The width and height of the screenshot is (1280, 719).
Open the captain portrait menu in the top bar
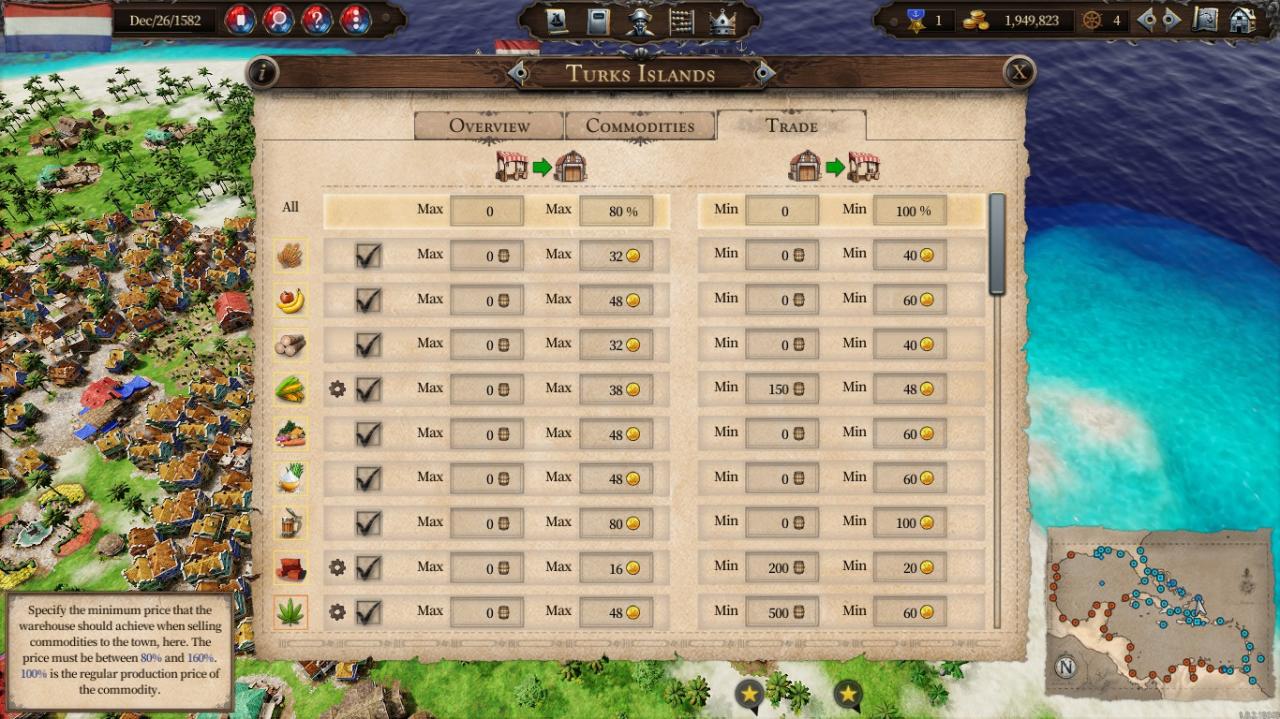pyautogui.click(x=640, y=21)
